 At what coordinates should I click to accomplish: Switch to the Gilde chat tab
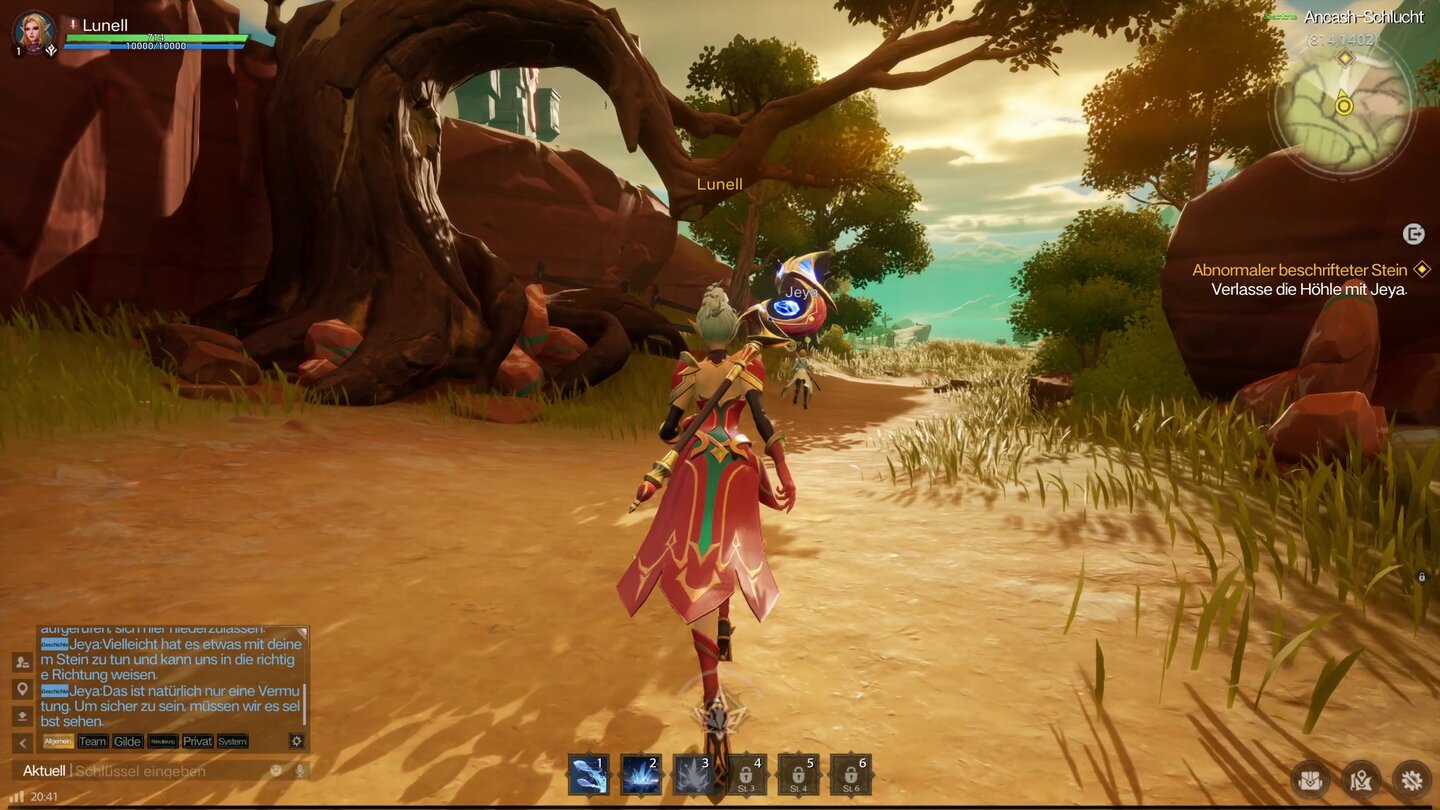pyautogui.click(x=127, y=741)
